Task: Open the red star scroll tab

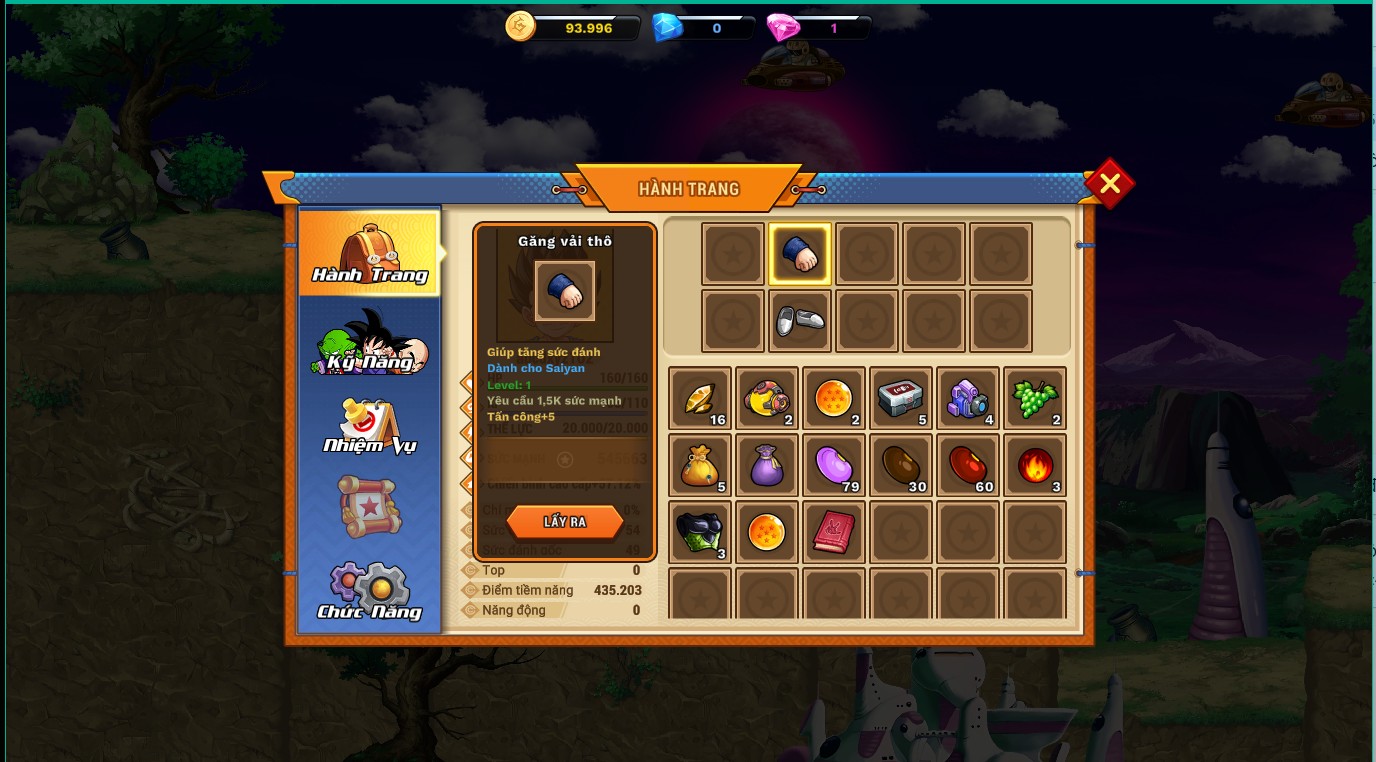Action: pos(369,507)
